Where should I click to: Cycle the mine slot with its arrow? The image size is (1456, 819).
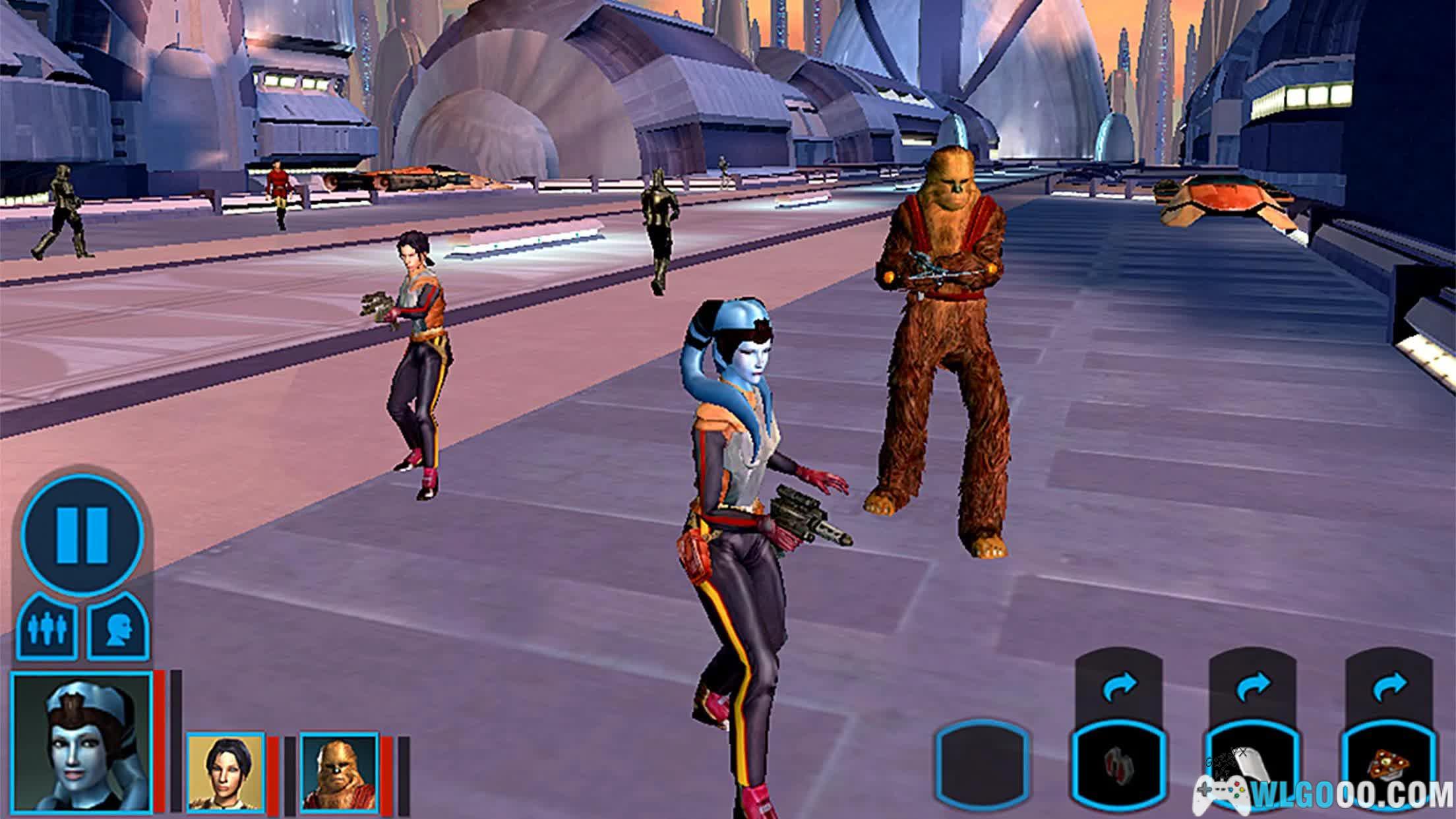(x=1388, y=688)
